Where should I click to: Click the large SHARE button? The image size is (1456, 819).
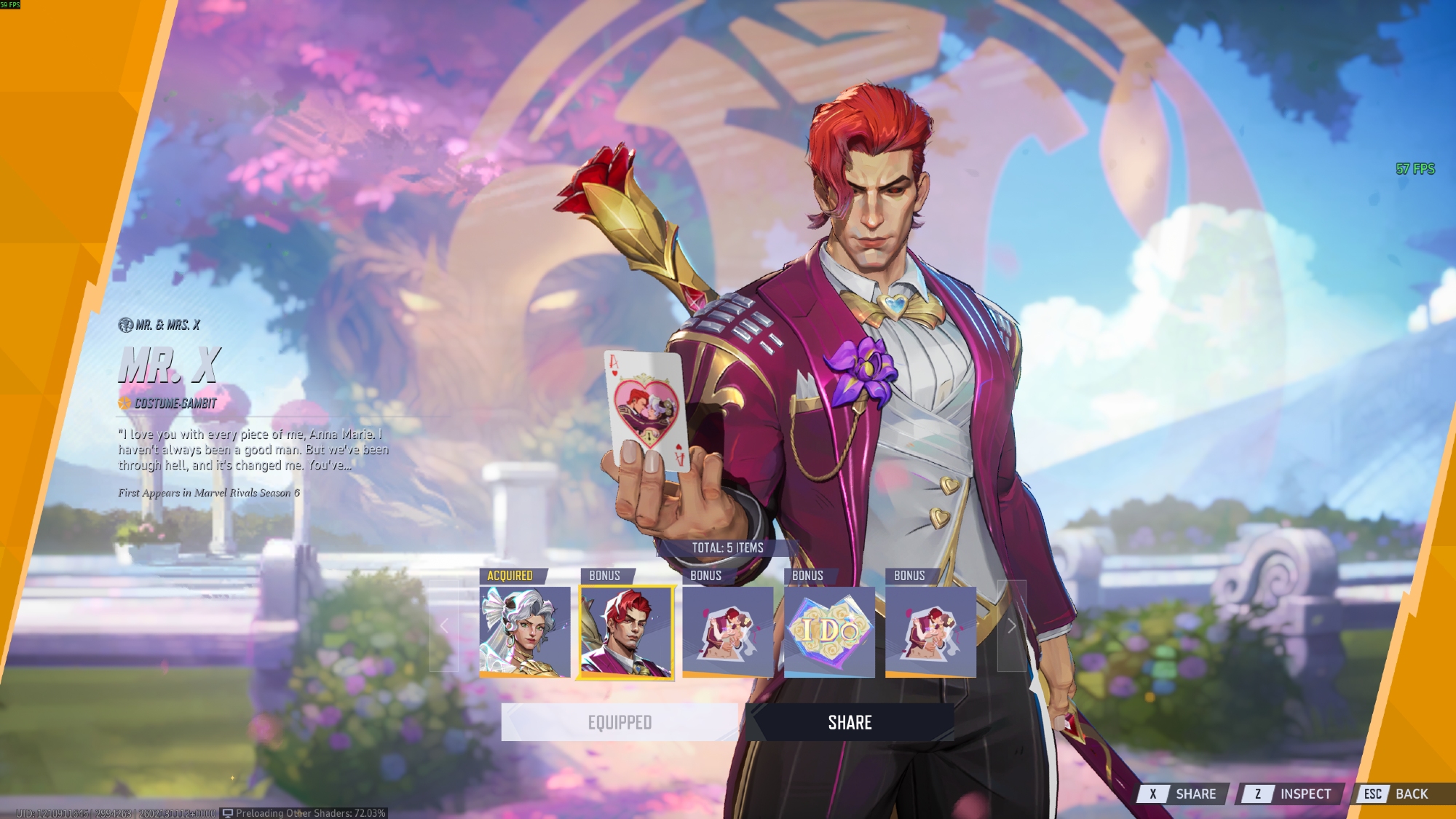(850, 722)
